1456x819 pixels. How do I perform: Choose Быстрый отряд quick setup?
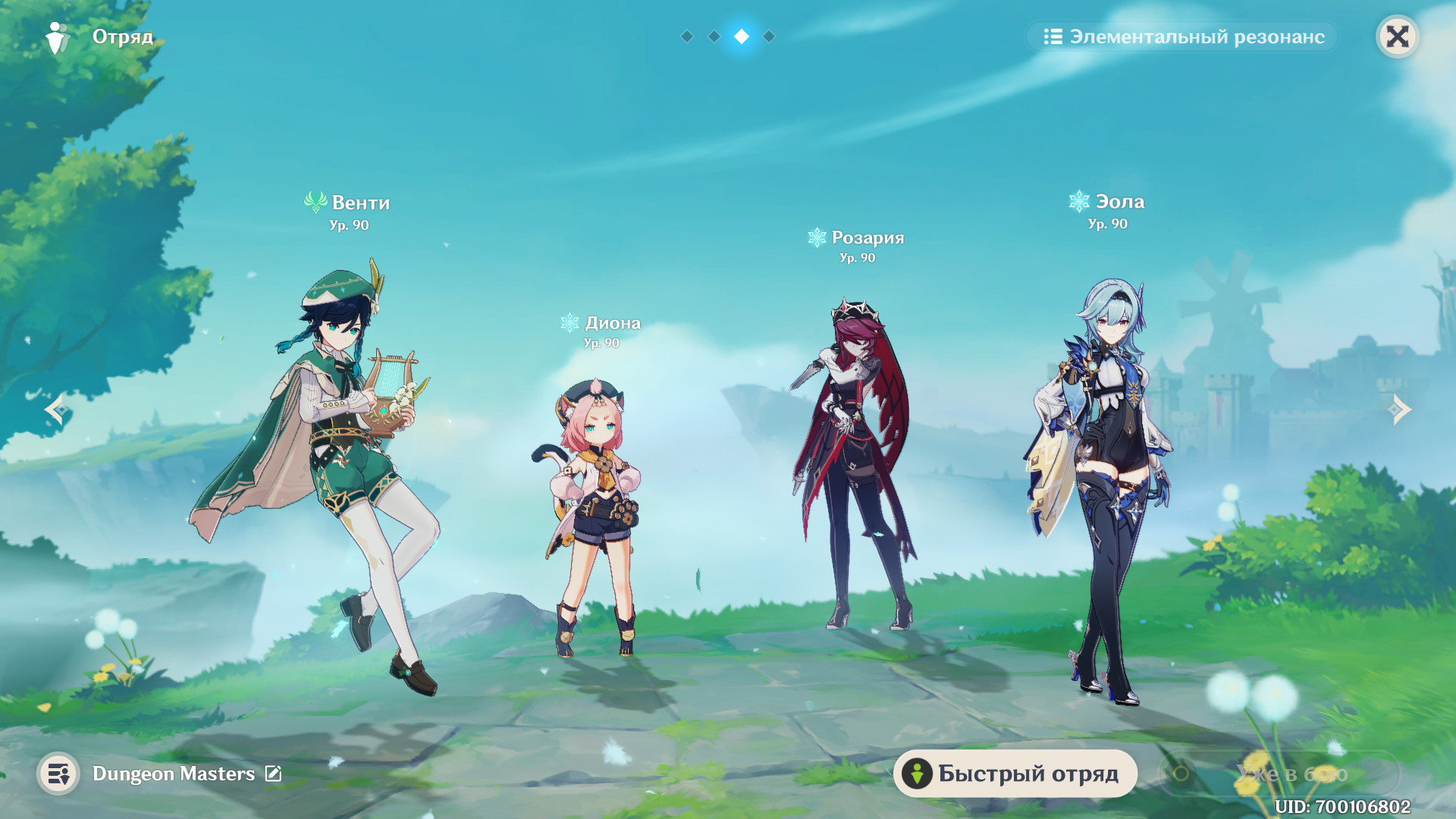(1015, 773)
